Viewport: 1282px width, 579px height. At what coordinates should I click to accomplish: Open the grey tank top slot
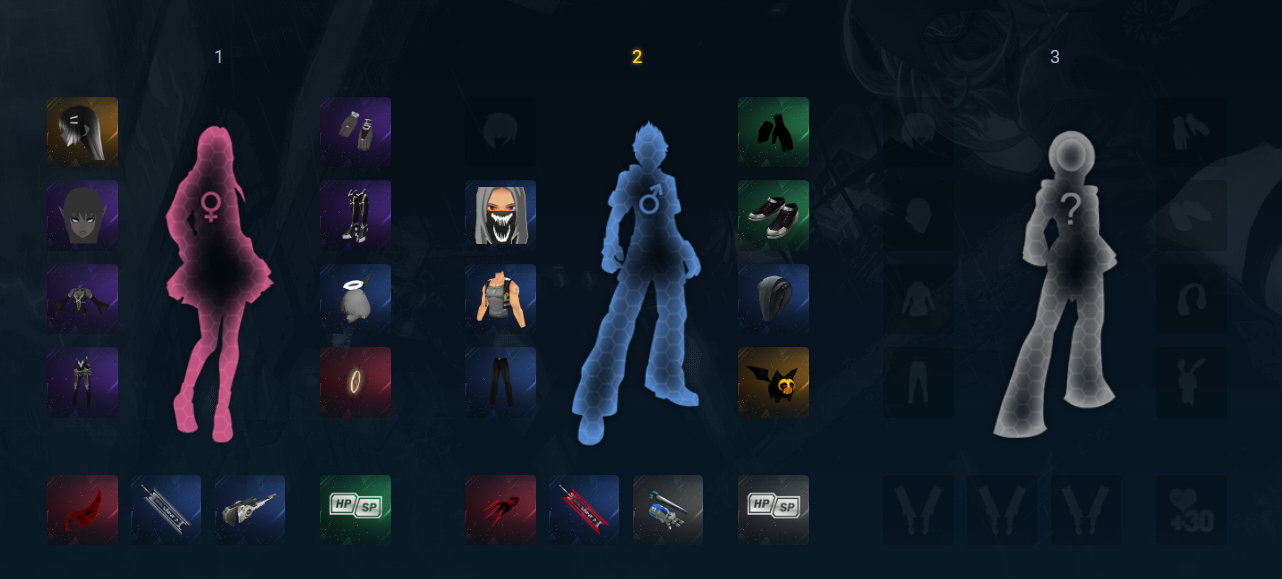pos(500,299)
